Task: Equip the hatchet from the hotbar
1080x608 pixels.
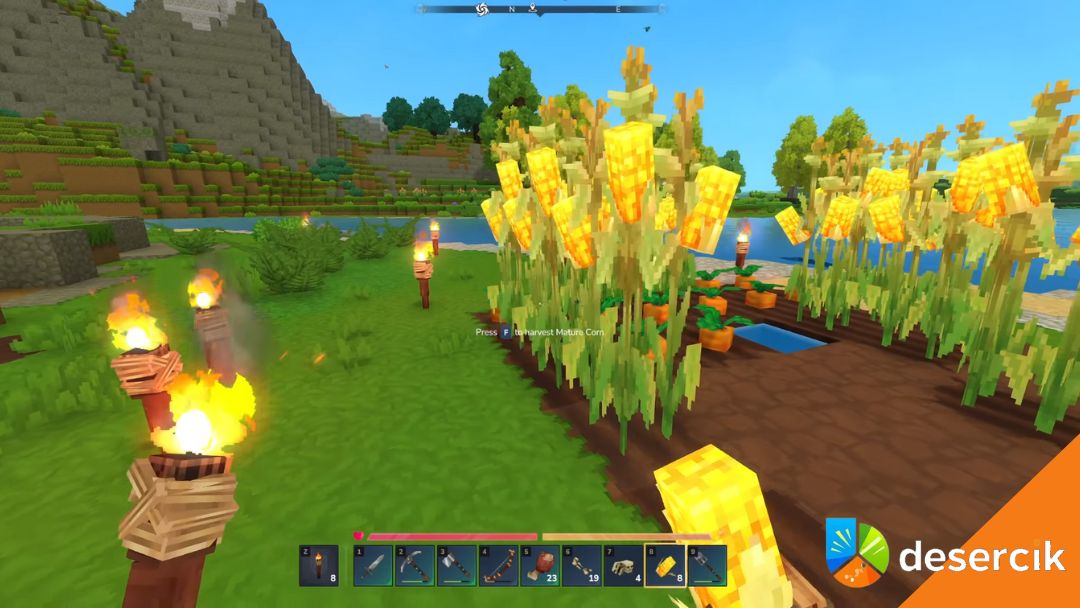Action: click(x=456, y=565)
